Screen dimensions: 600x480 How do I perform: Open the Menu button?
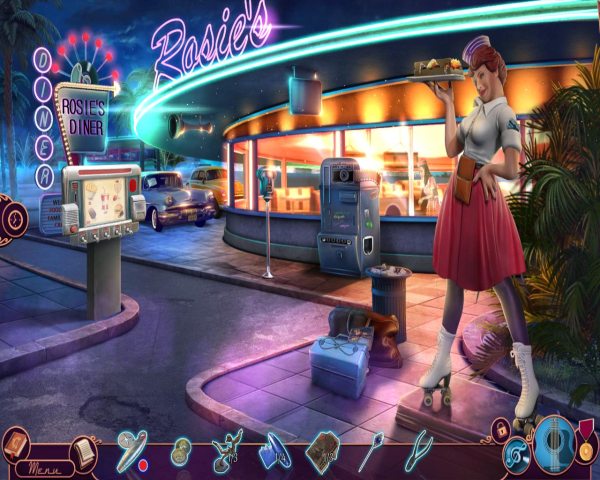pyautogui.click(x=45, y=467)
